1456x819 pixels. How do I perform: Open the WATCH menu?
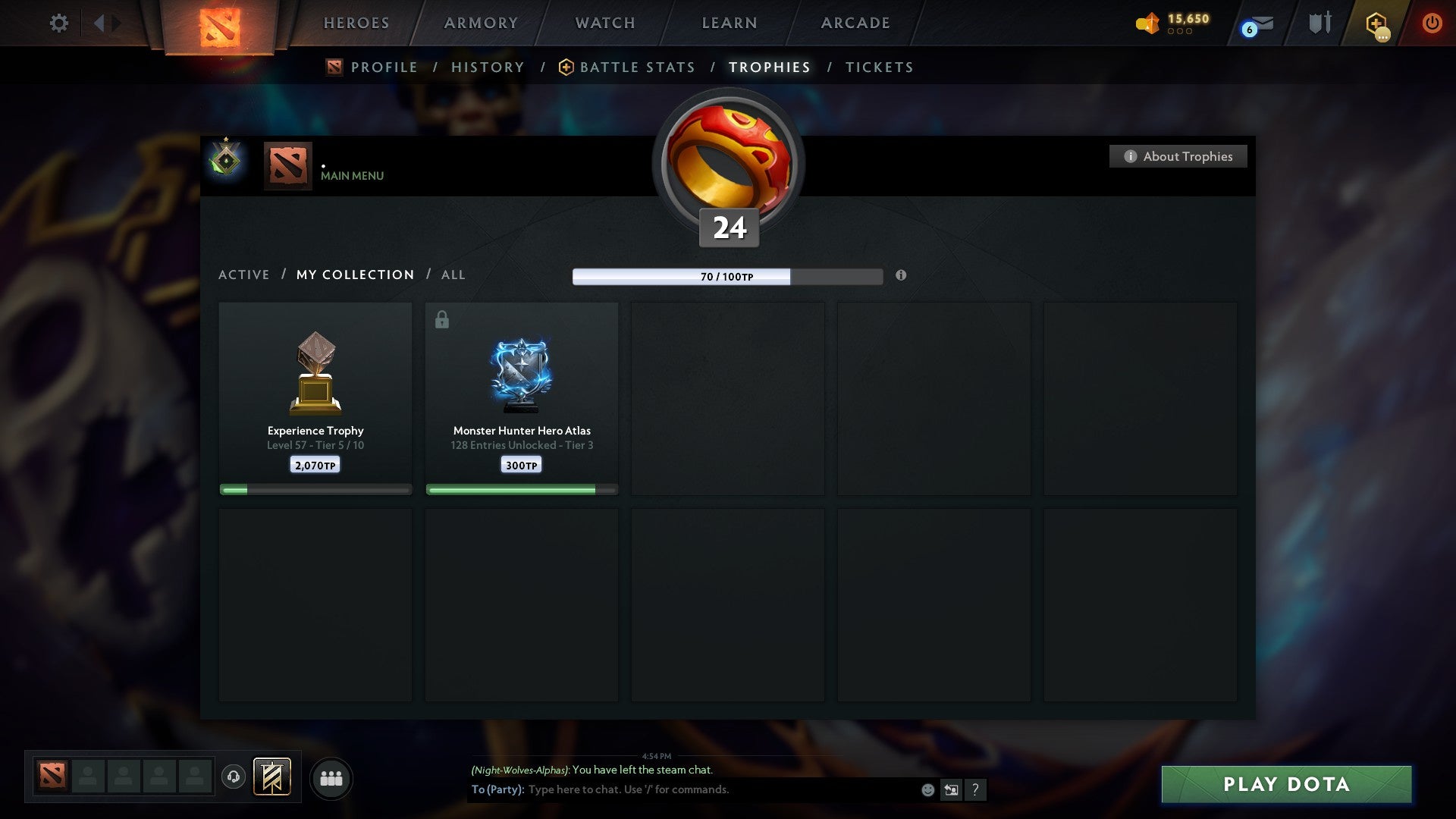tap(604, 23)
